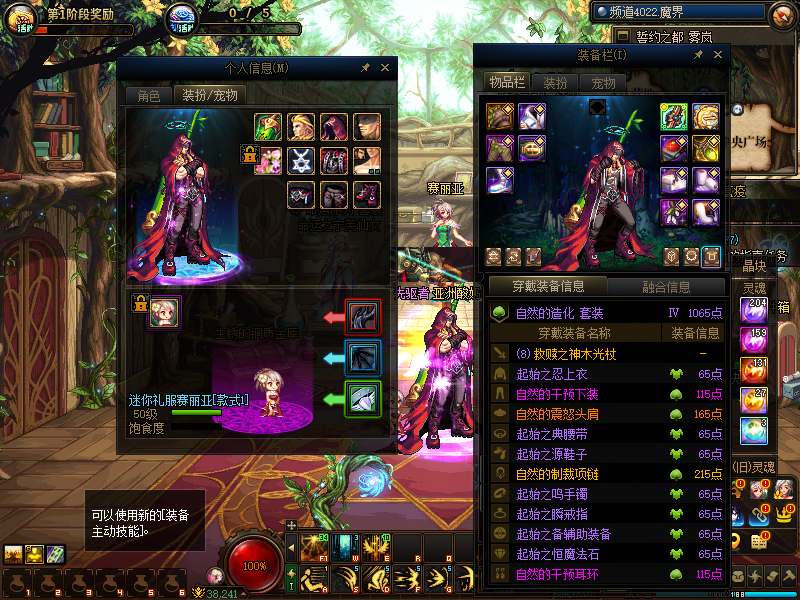The width and height of the screenshot is (800, 600).
Task: Open the 宠物 pet tab
Action: tap(603, 83)
